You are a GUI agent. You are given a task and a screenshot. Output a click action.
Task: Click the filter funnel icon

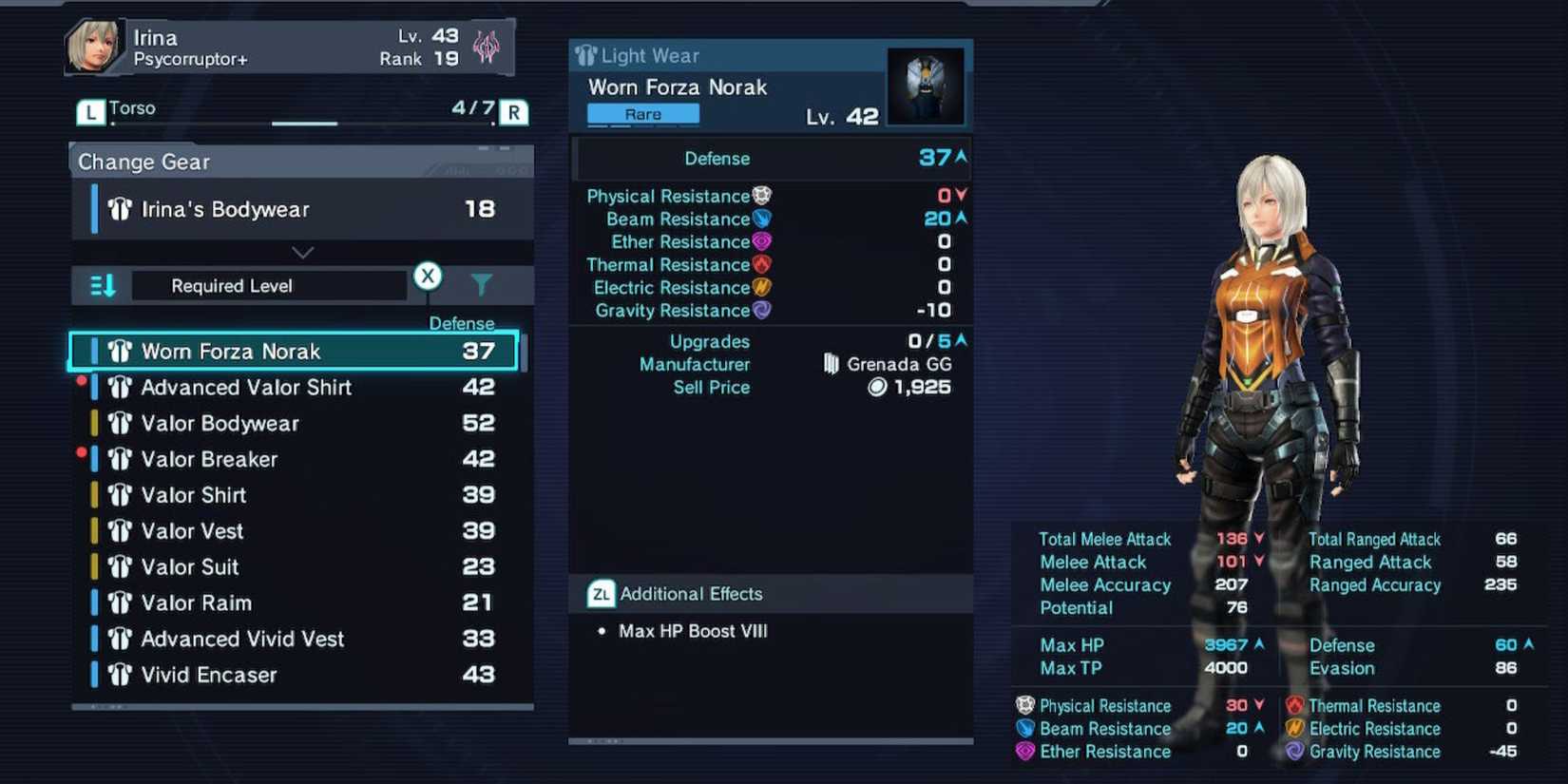pyautogui.click(x=483, y=284)
